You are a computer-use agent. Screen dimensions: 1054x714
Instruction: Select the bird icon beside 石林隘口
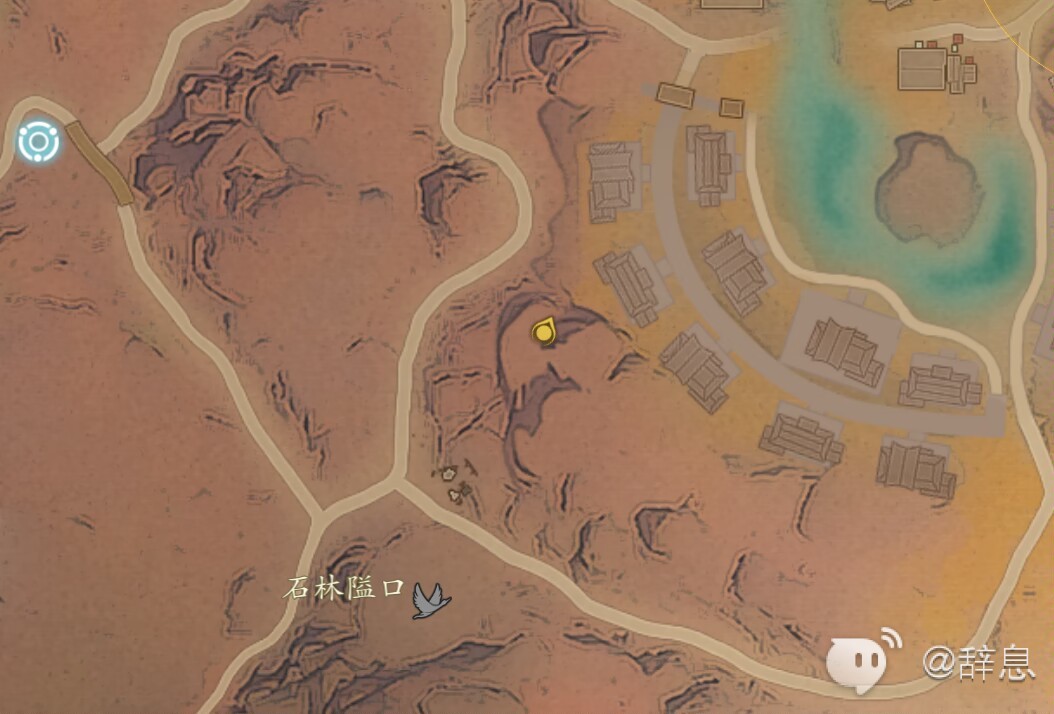pyautogui.click(x=431, y=599)
